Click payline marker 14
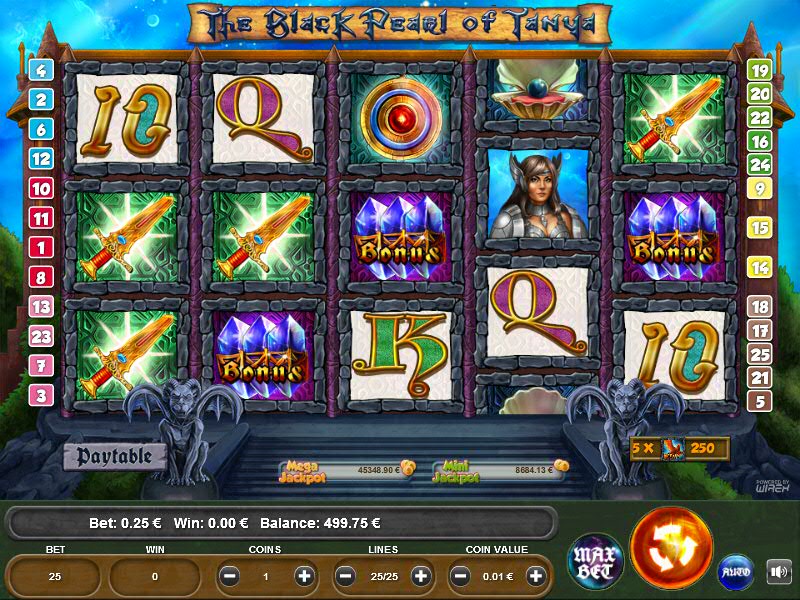800x600 pixels. point(760,267)
